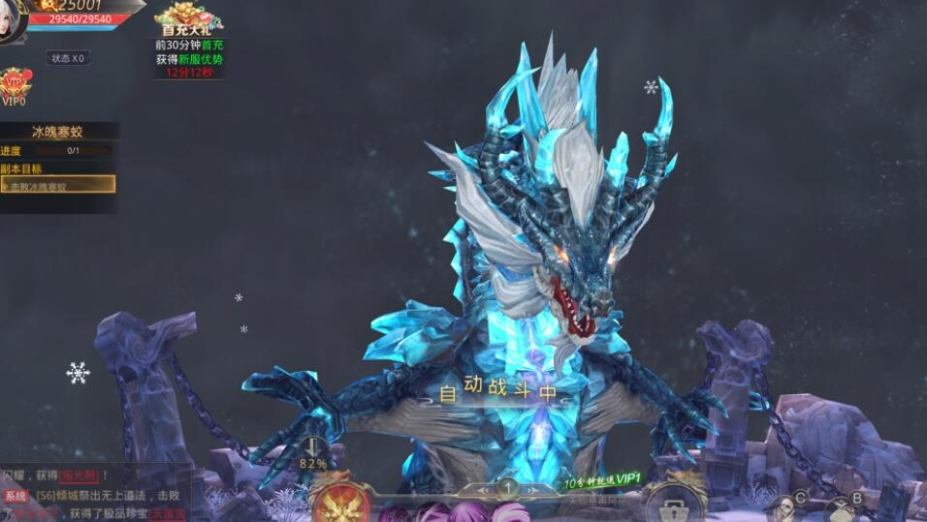Select the slot labeled B
Viewport: 927px width, 522px height.
click(856, 499)
